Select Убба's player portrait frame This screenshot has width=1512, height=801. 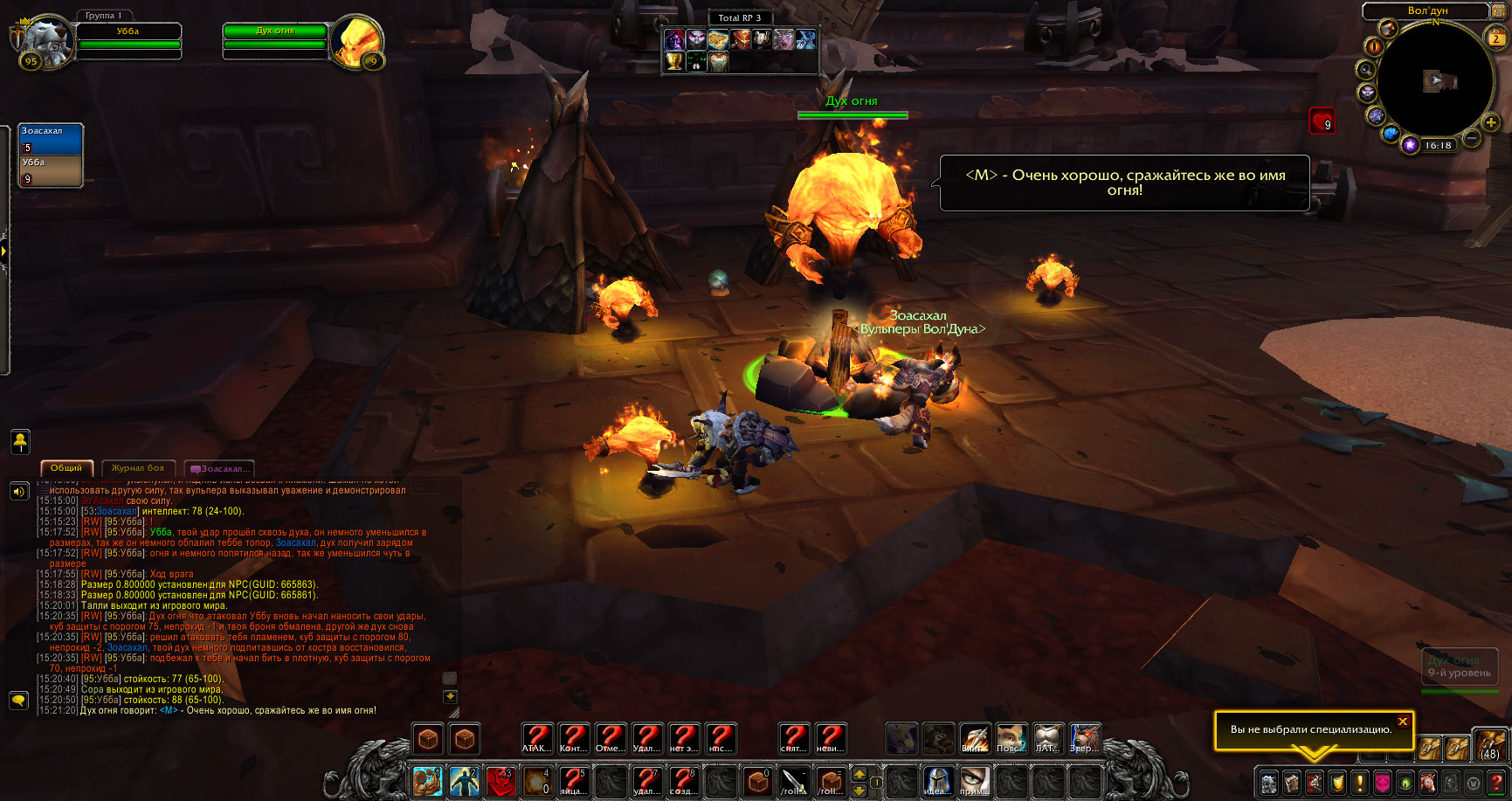tap(45, 39)
